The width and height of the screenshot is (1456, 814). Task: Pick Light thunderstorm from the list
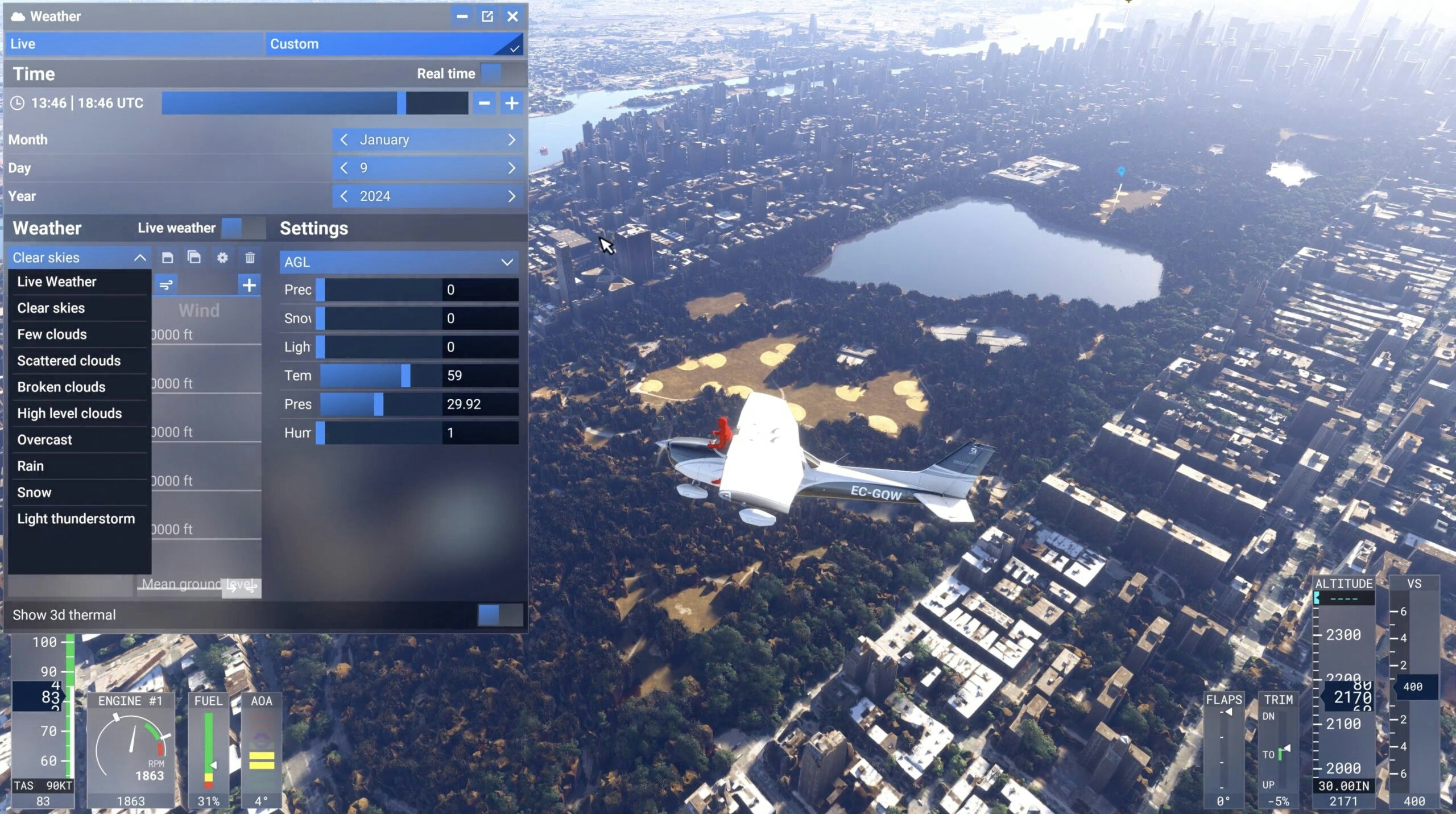pyautogui.click(x=76, y=519)
